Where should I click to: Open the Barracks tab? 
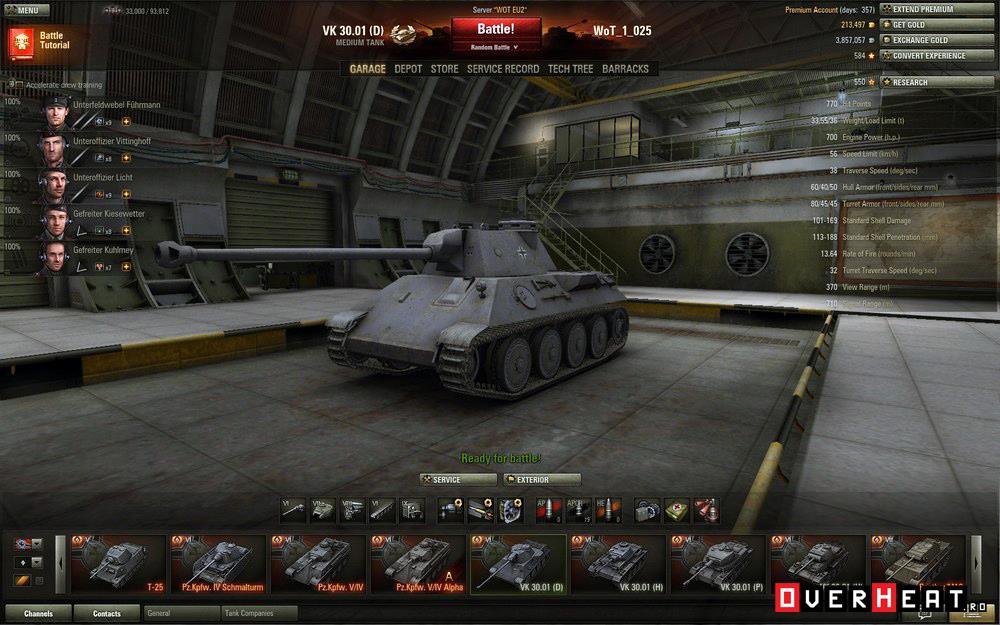625,69
